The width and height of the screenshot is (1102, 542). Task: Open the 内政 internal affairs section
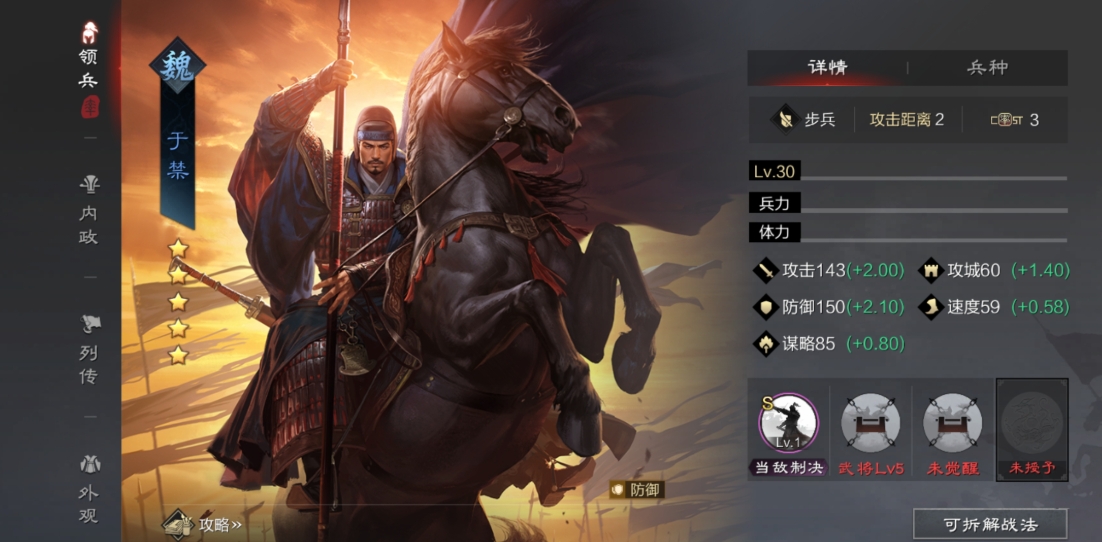[x=89, y=210]
